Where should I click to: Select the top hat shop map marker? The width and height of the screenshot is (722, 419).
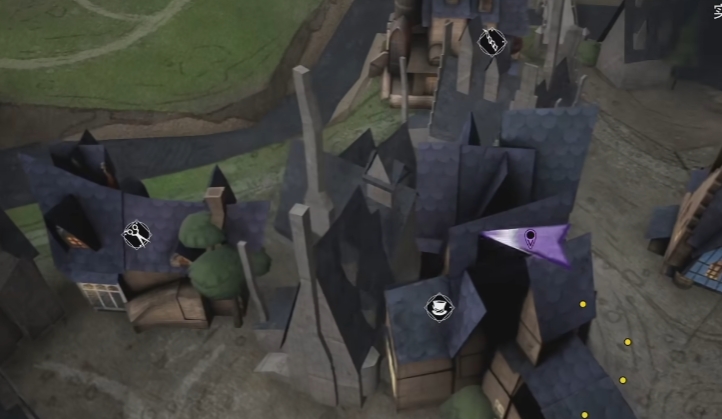pyautogui.click(x=438, y=307)
